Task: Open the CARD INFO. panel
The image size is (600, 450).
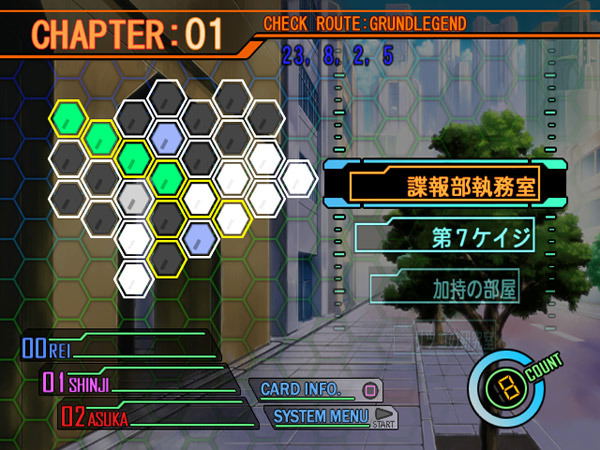Action: [x=313, y=389]
